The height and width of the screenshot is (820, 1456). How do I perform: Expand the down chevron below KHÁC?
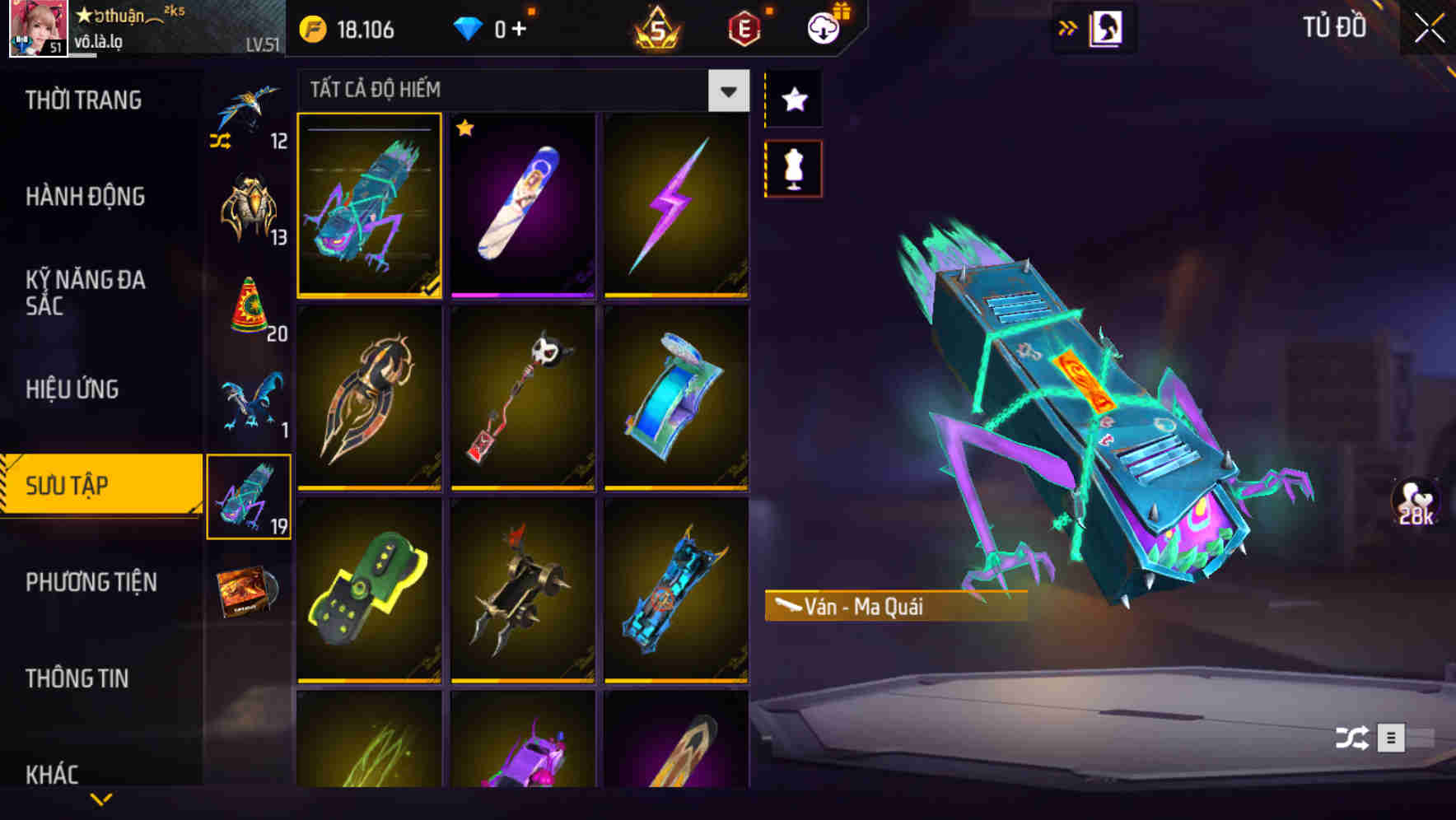(x=101, y=797)
